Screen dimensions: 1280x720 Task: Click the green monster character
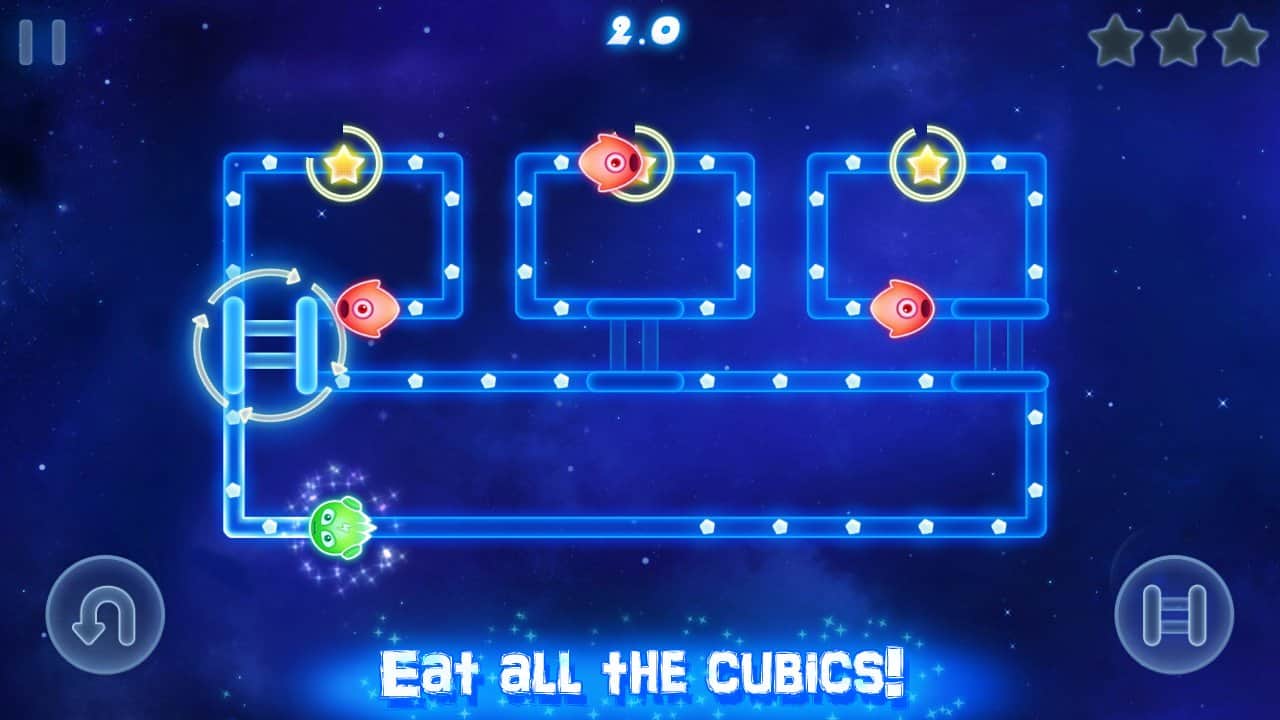(x=340, y=525)
